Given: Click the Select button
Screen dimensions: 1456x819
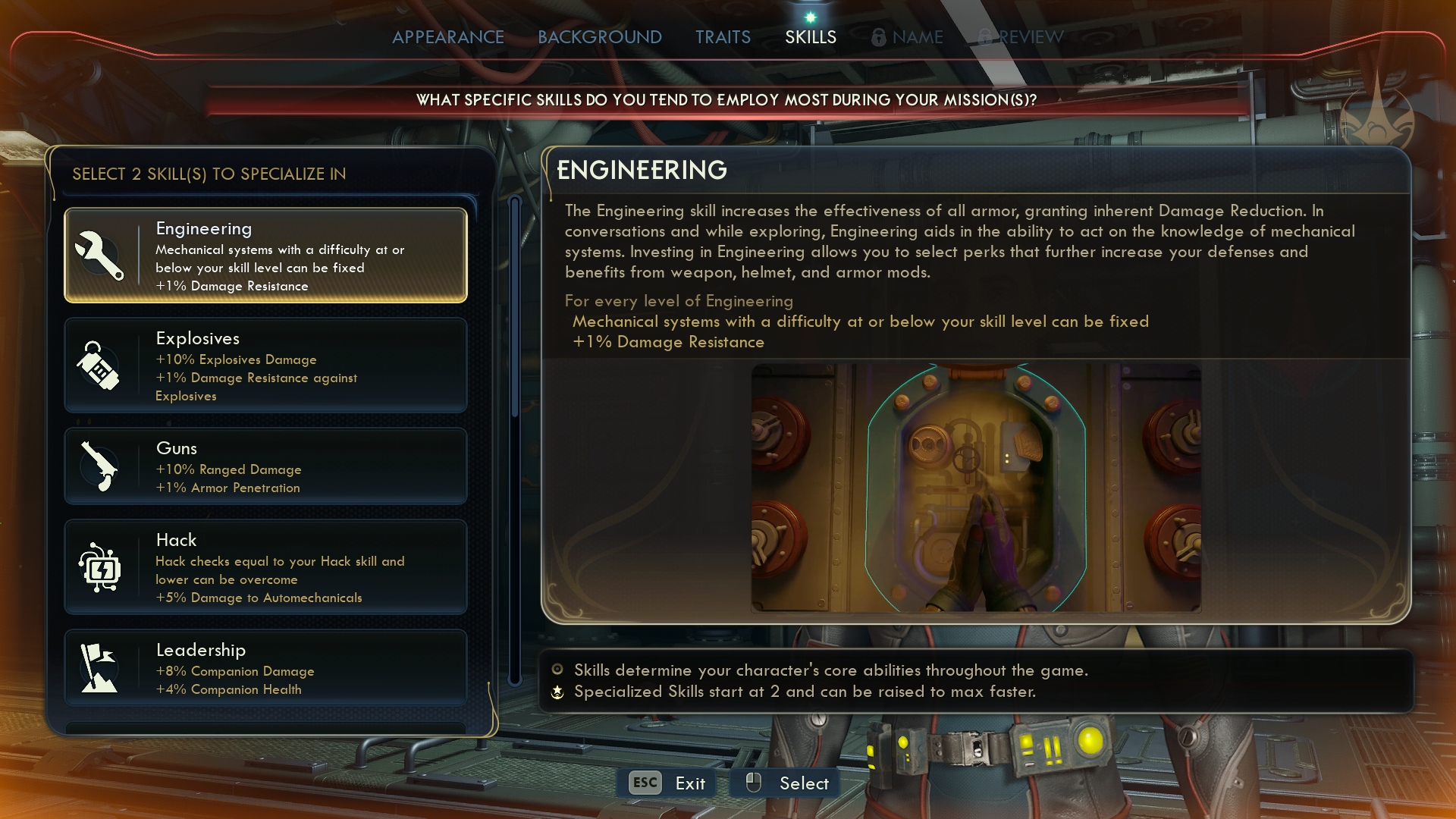Looking at the screenshot, I should tap(786, 783).
